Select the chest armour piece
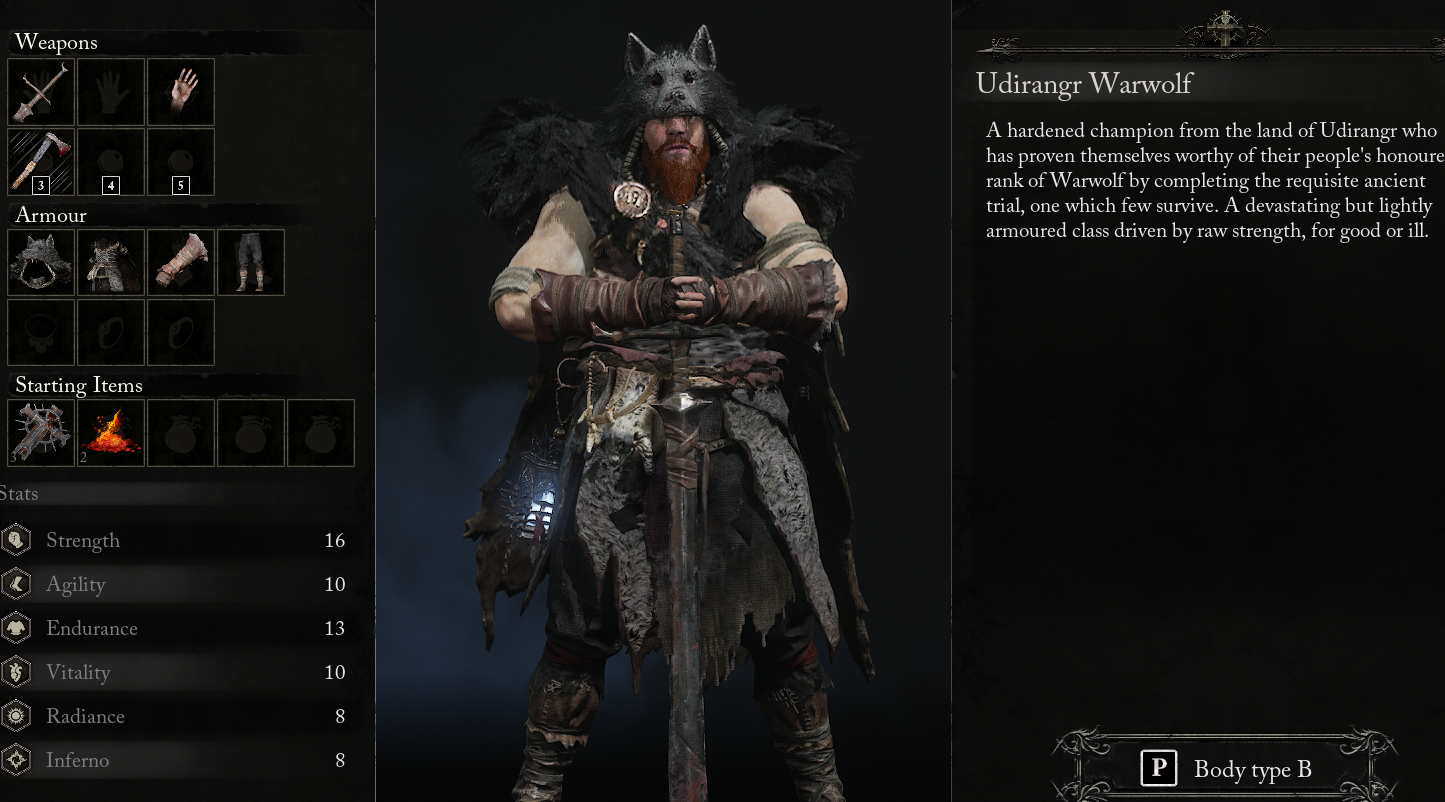The width and height of the screenshot is (1445, 802). (x=110, y=262)
